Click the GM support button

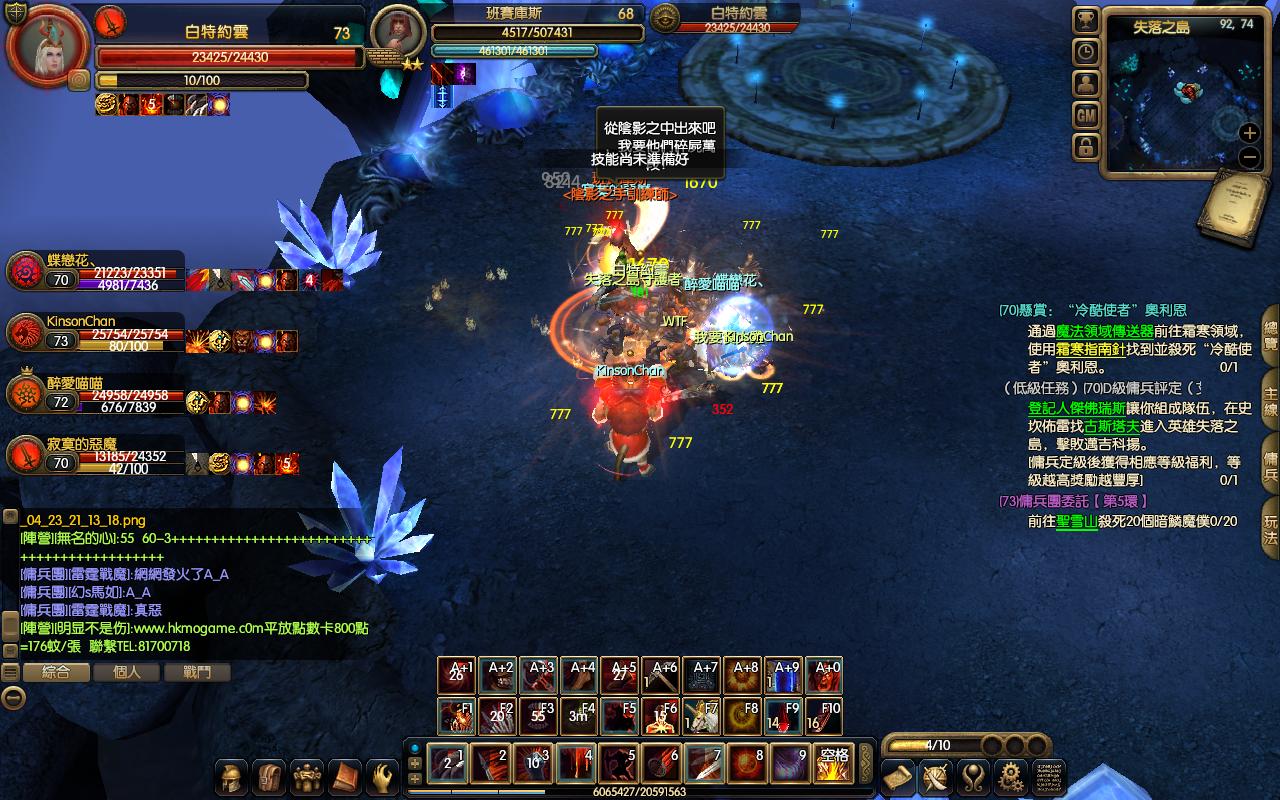(1086, 116)
